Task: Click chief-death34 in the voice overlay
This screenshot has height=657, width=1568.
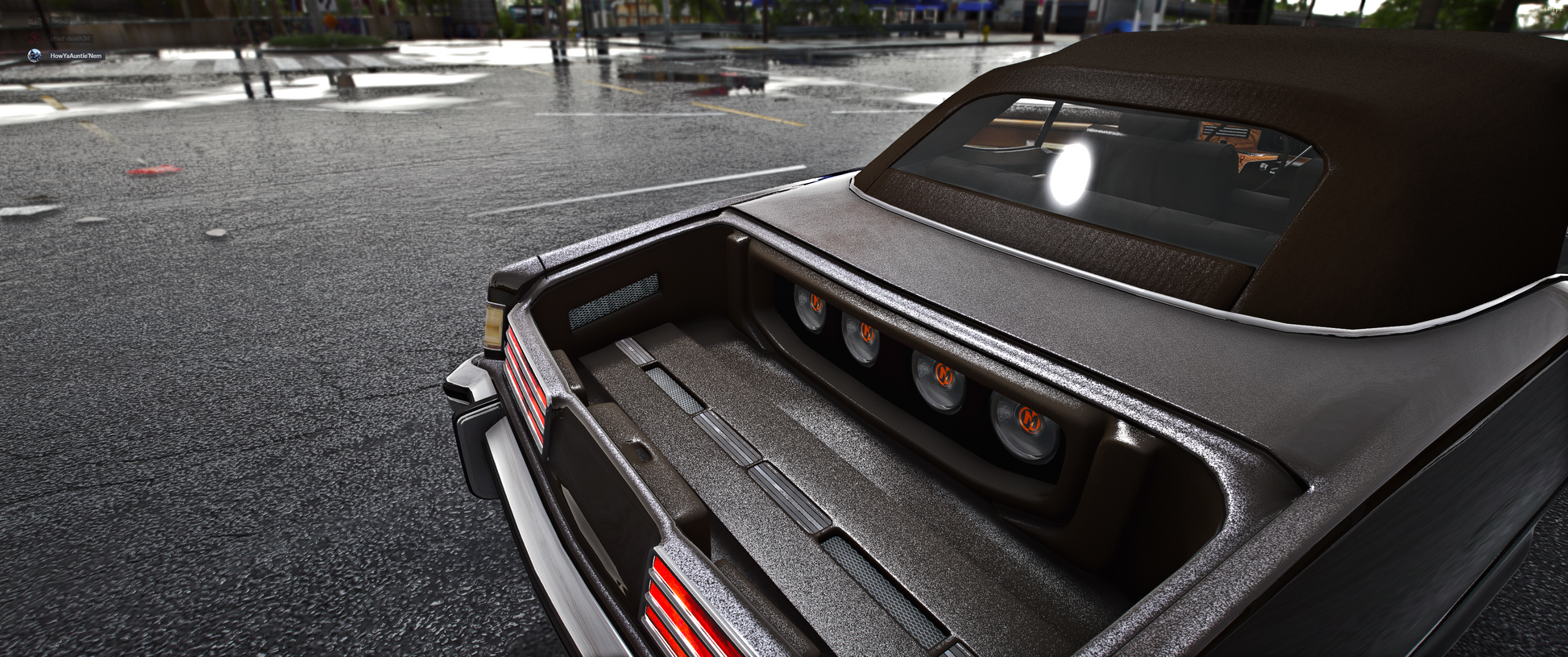Action: pyautogui.click(x=69, y=38)
